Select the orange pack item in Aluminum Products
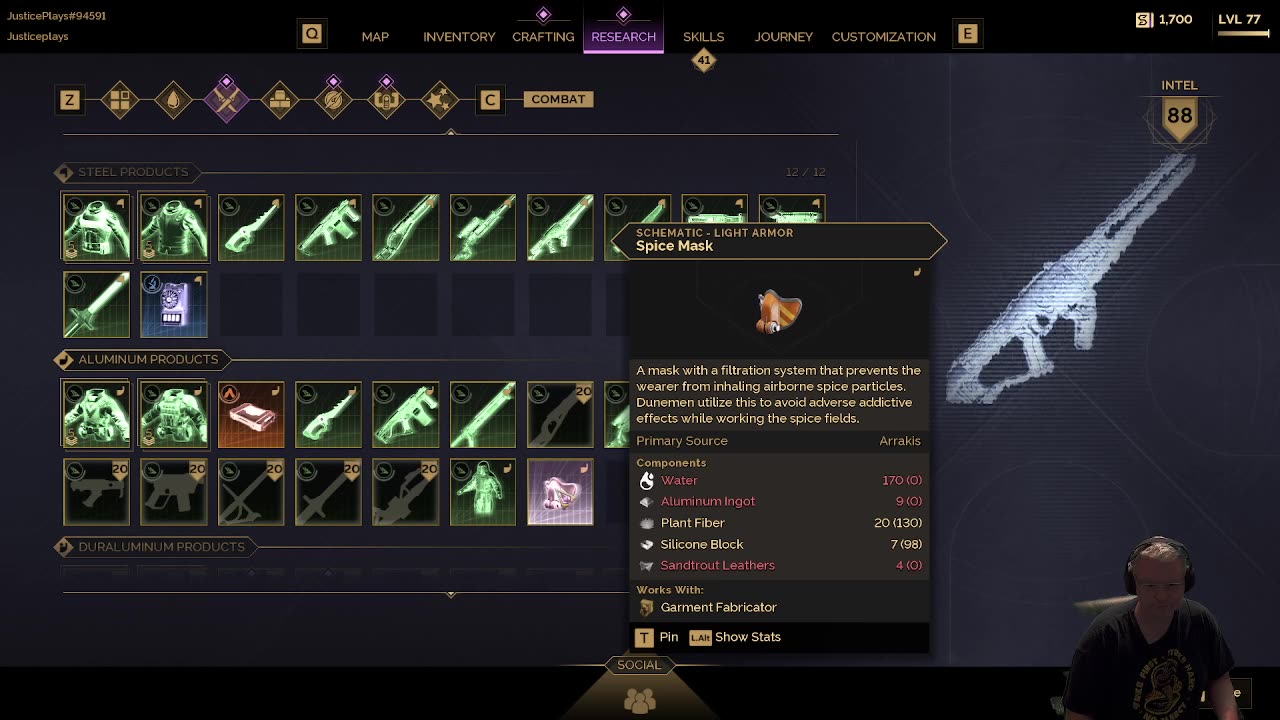The image size is (1280, 720). (x=251, y=415)
